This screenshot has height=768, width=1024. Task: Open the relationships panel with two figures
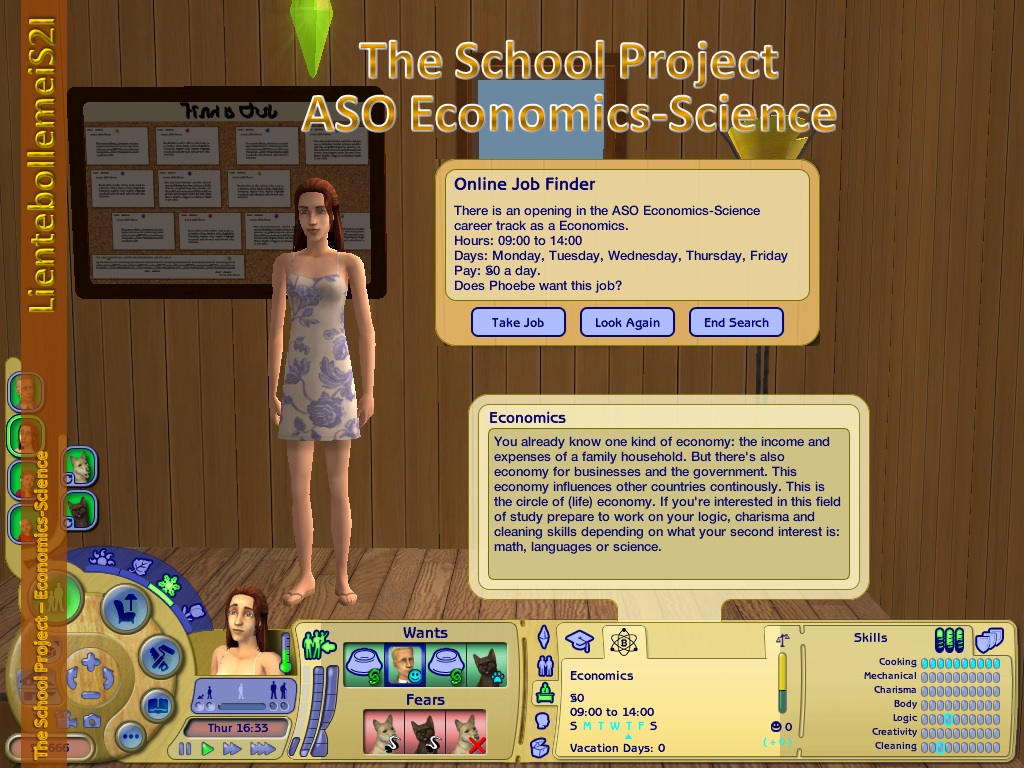545,665
